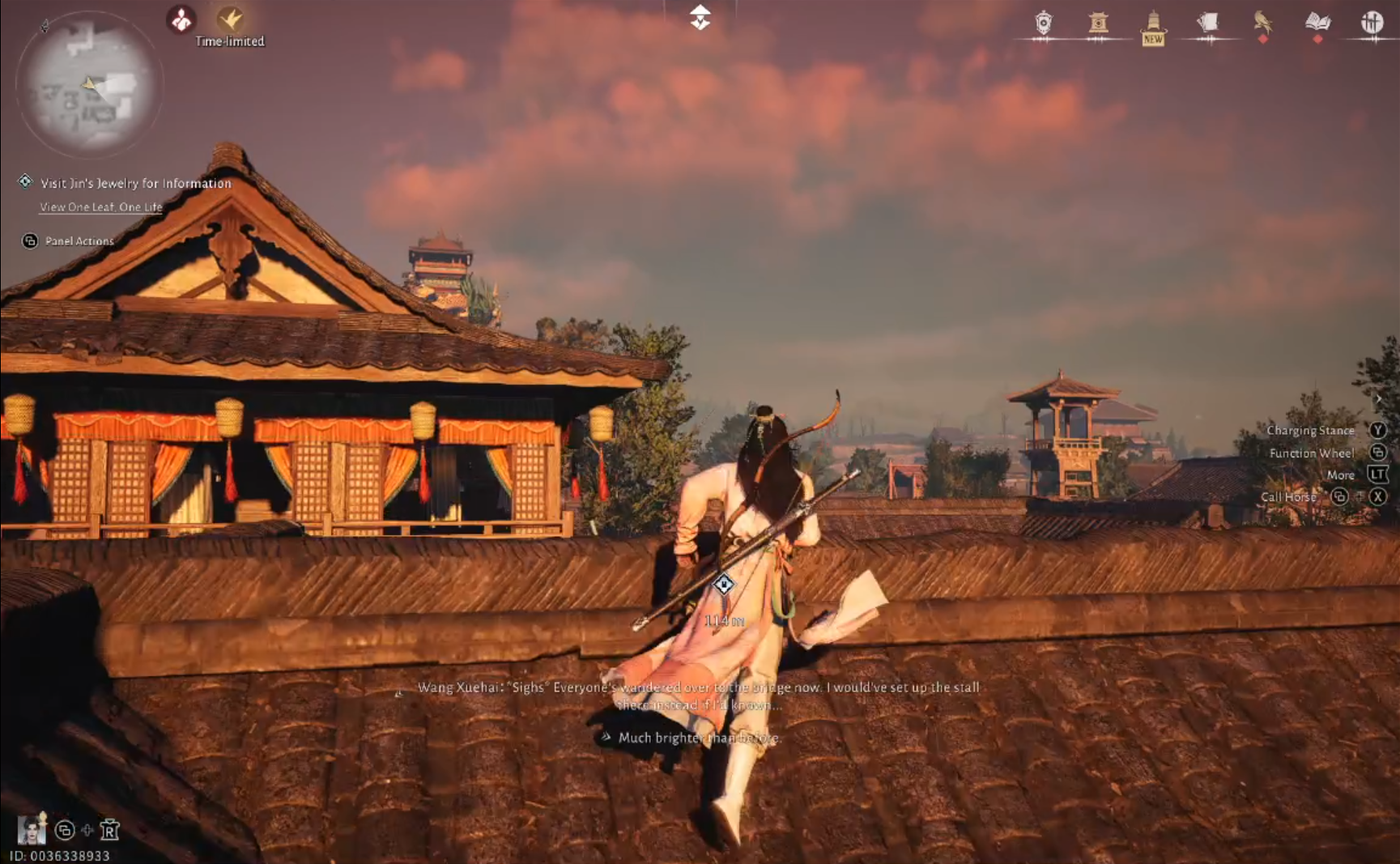
Task: Click the character portrait thumbnail
Action: pyautogui.click(x=33, y=828)
